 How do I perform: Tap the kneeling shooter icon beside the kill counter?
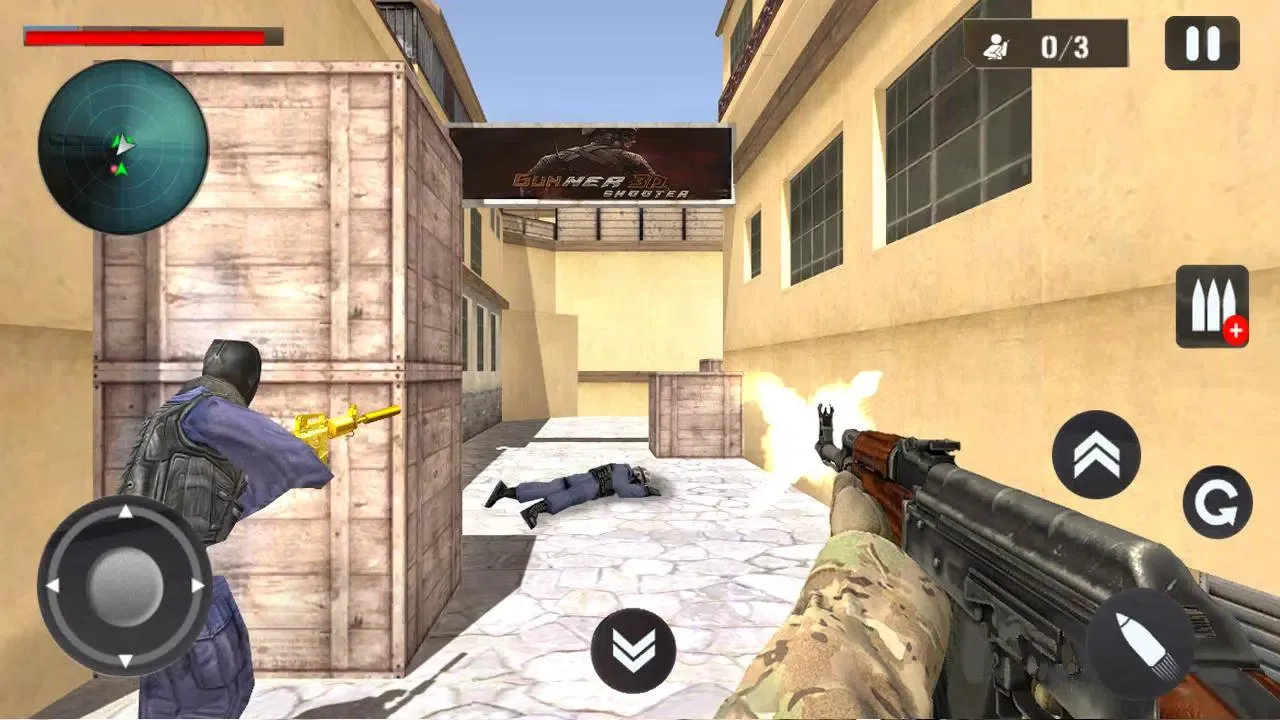997,43
